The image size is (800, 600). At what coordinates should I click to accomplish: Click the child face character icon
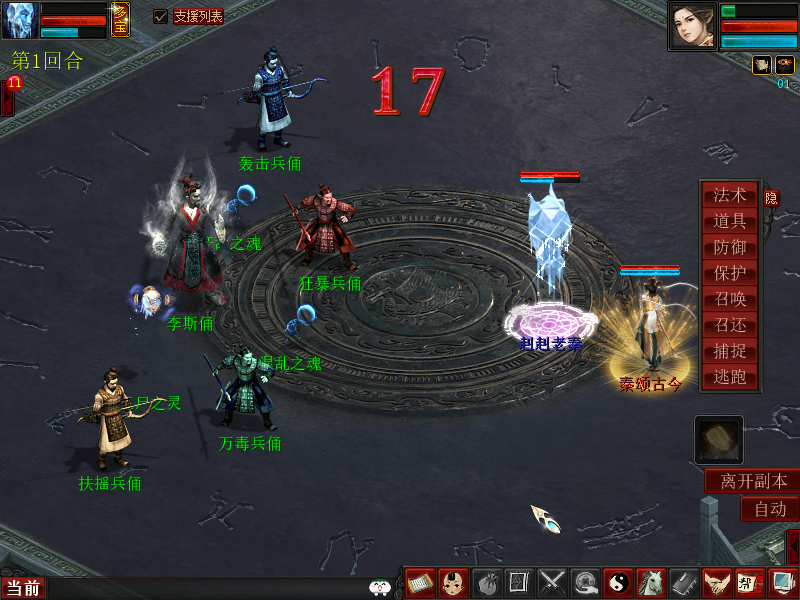click(453, 583)
